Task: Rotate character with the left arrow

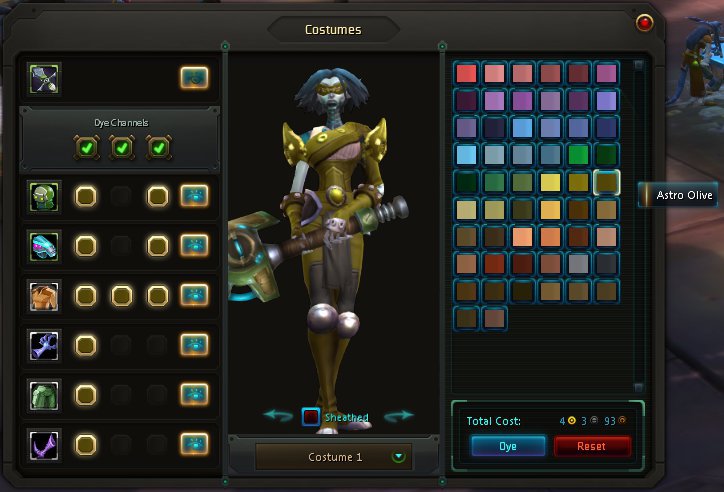Action: point(277,415)
